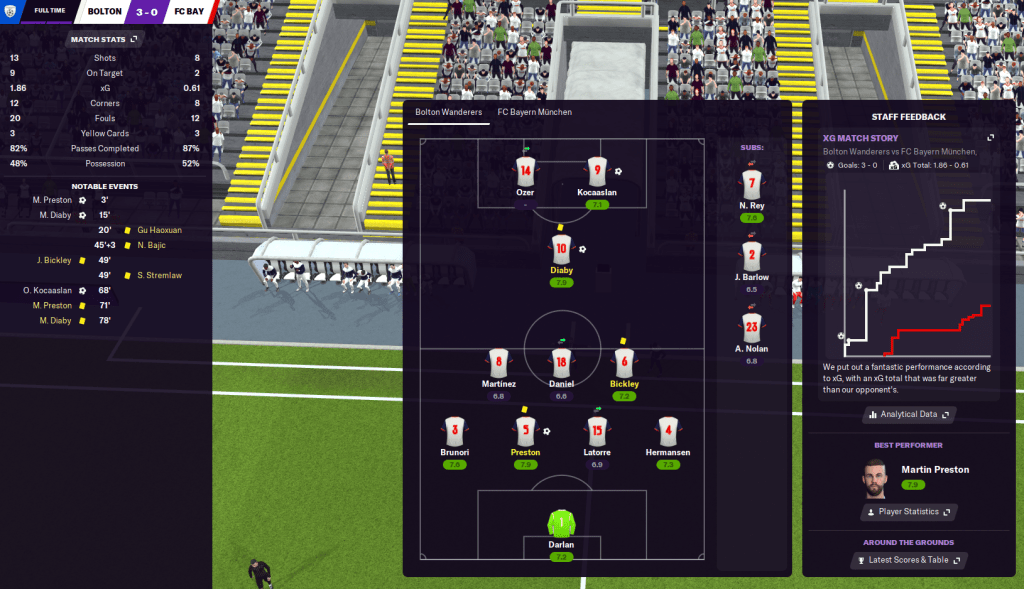Open Analytical Data view
1024x589 pixels.
(908, 414)
